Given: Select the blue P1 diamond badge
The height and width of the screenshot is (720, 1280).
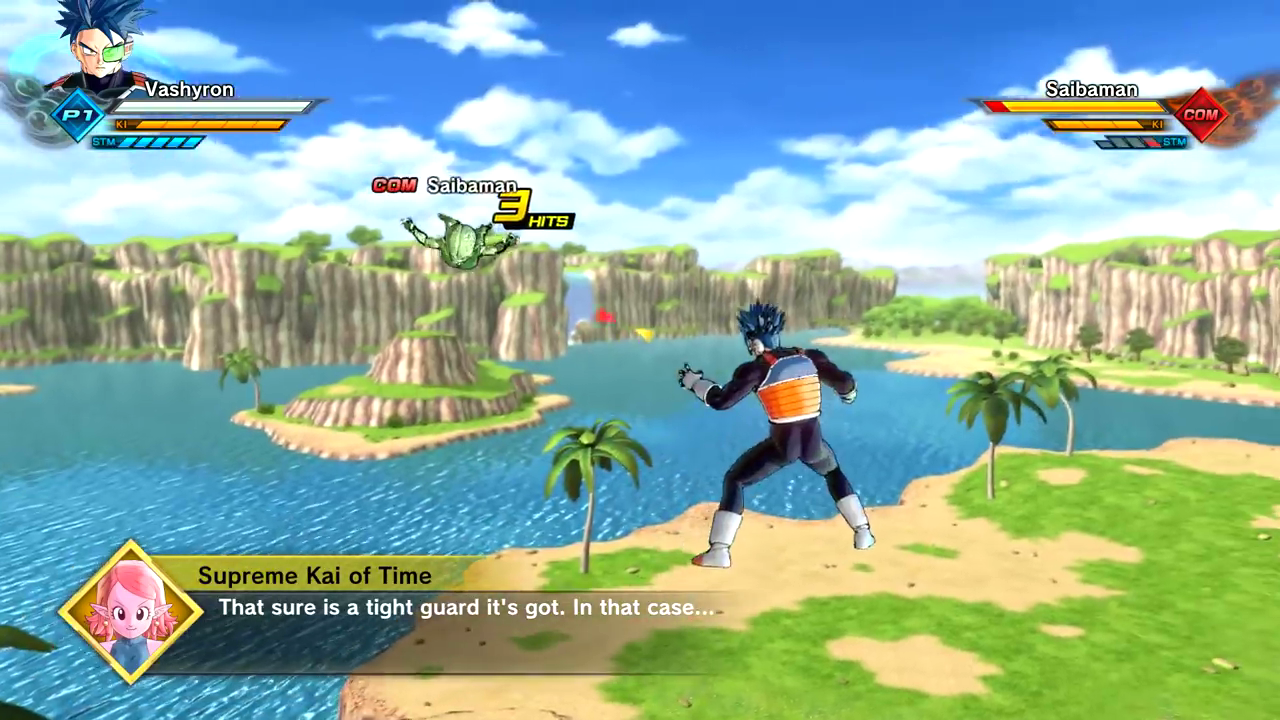Looking at the screenshot, I should point(77,115).
